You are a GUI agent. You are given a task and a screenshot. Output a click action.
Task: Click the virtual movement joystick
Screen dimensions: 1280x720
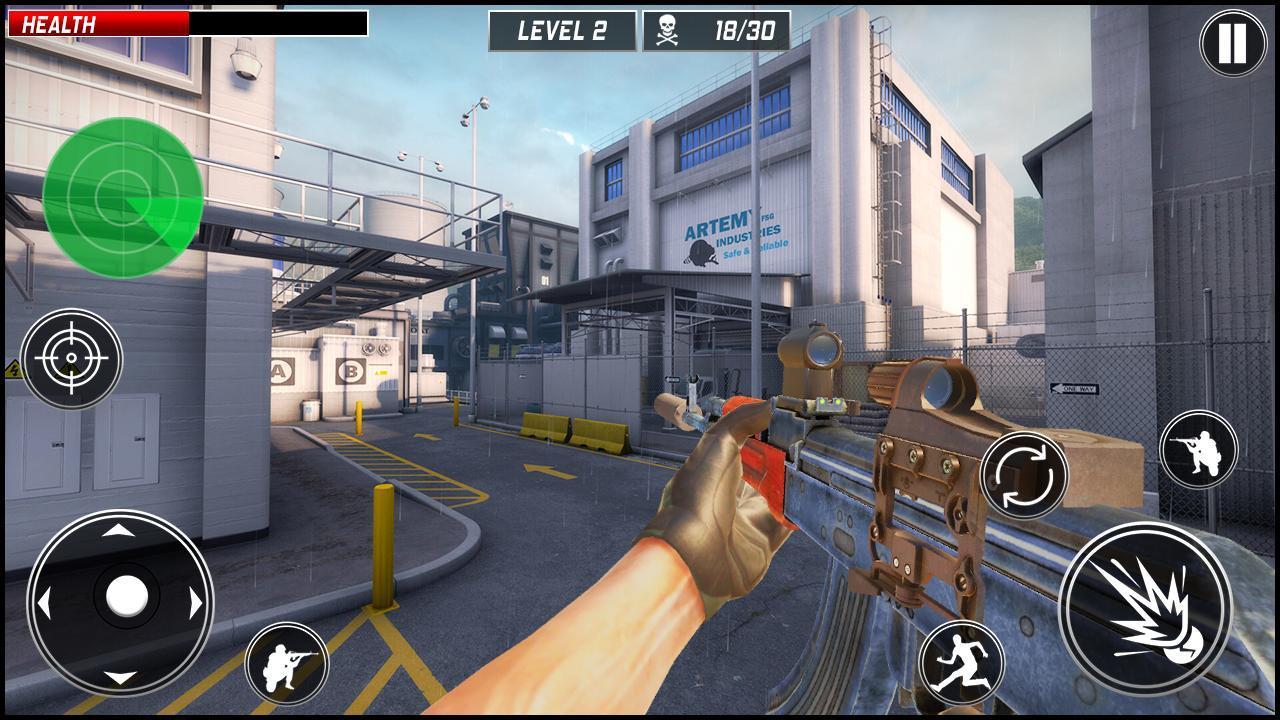(120, 601)
